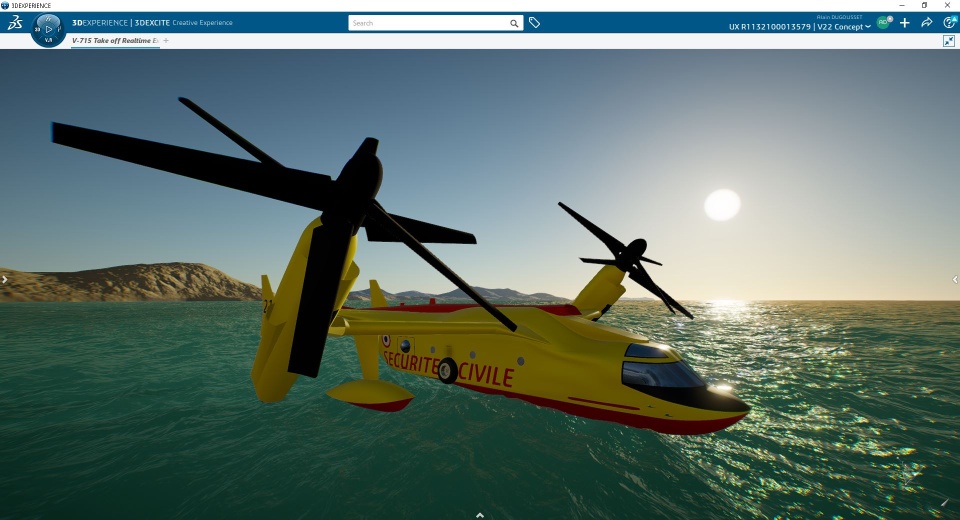Expand the right side panel arrow

click(x=955, y=280)
